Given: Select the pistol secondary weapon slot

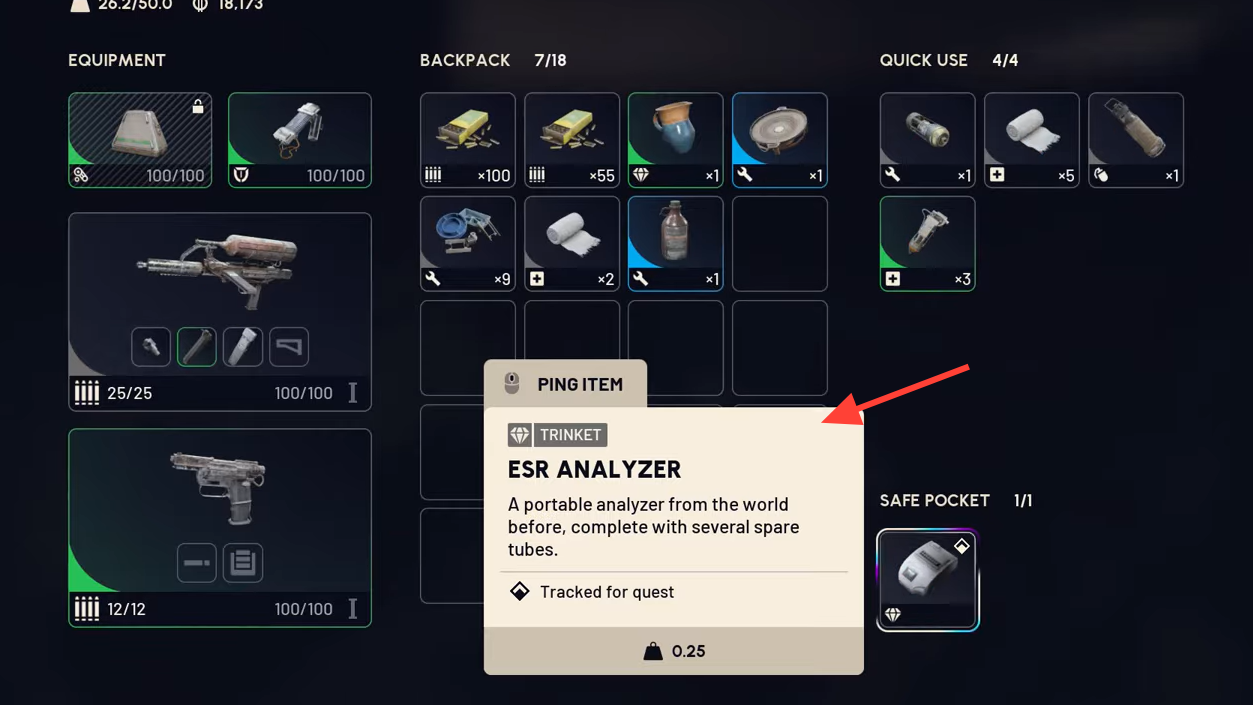Looking at the screenshot, I should 220,490.
